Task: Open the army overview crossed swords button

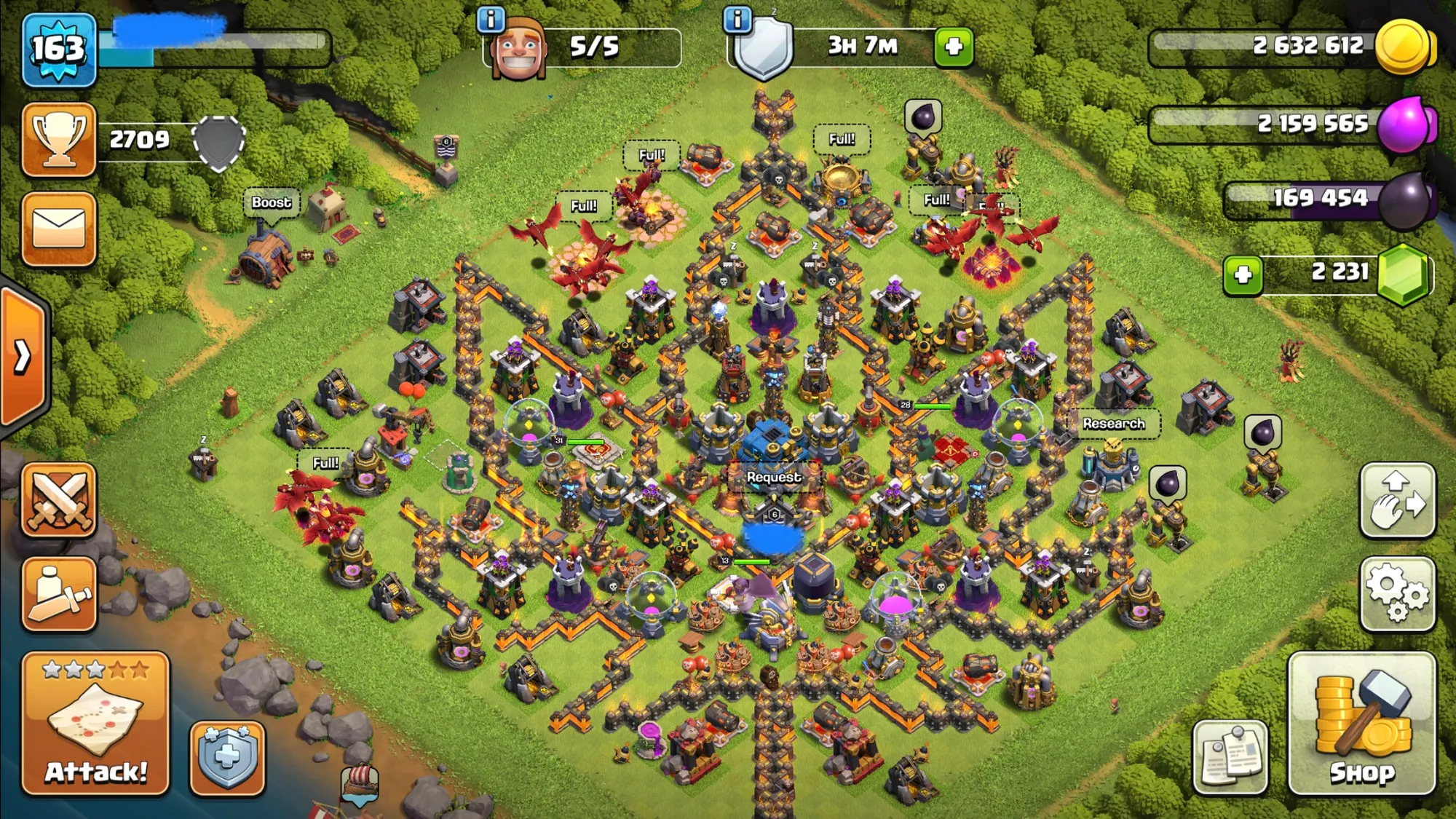Action: pyautogui.click(x=59, y=500)
